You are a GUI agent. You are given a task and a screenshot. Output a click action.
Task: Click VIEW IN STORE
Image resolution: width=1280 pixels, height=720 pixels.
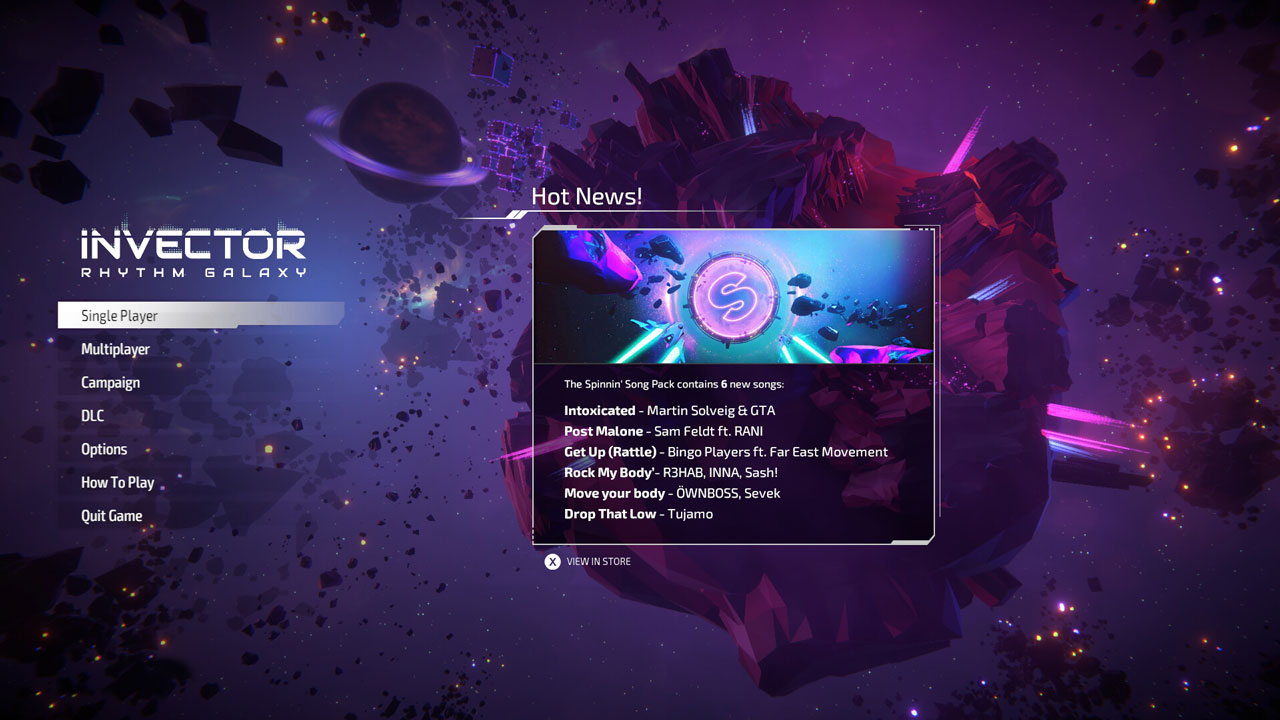tap(598, 561)
